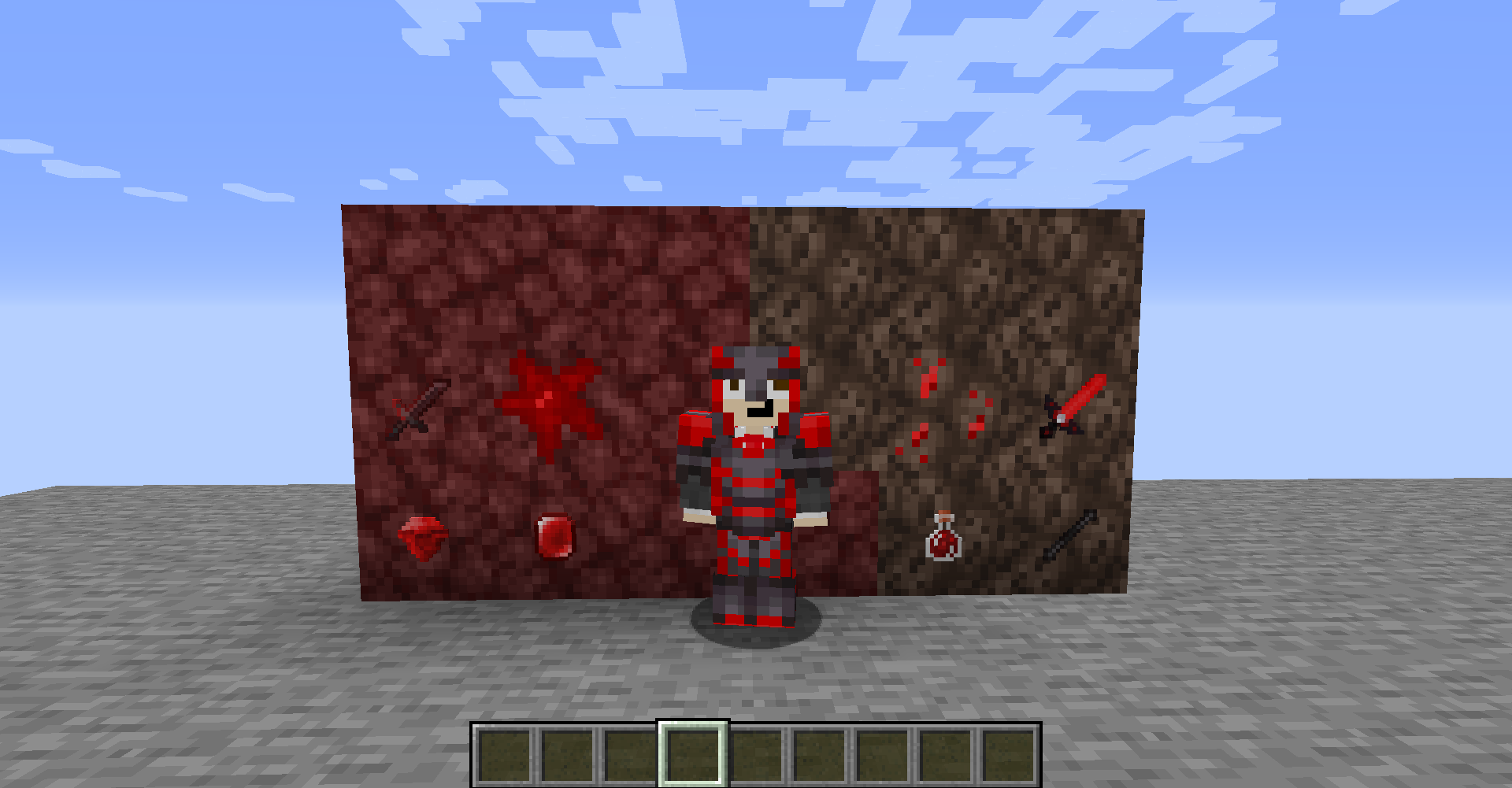Expand the slot right of the selected hotbar slot

tap(756, 756)
